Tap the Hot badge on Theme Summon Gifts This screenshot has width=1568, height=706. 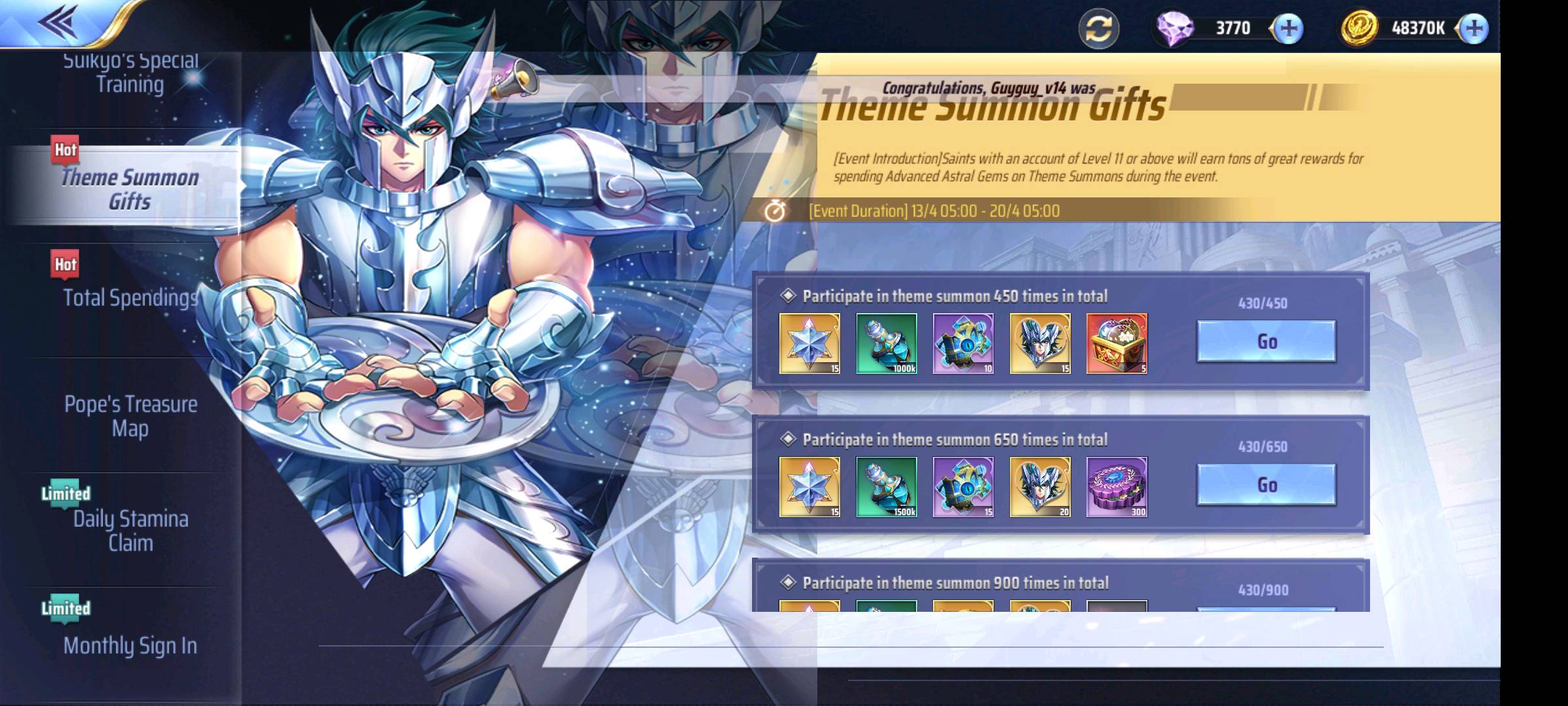64,148
